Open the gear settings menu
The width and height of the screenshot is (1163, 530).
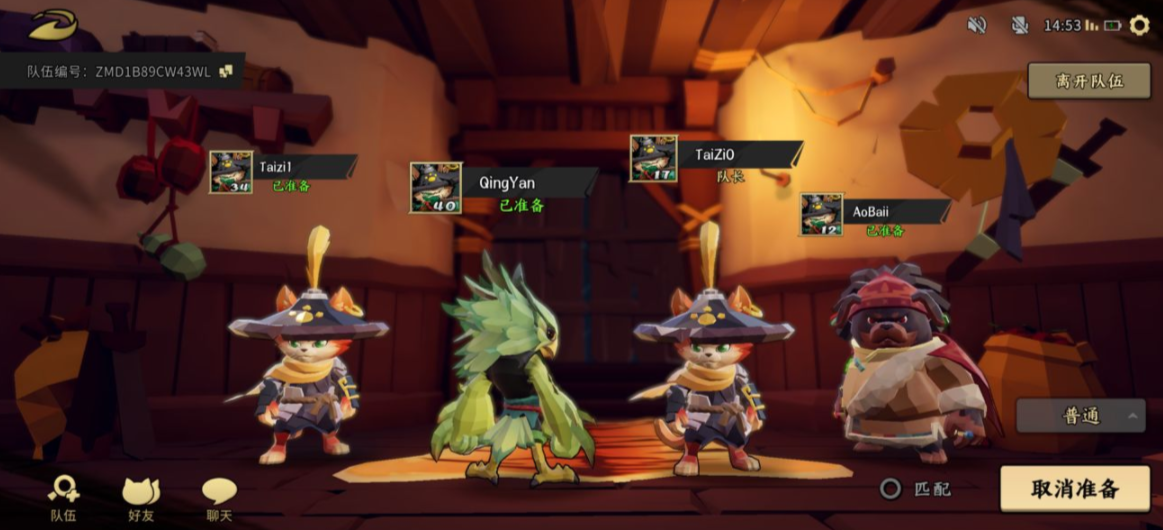point(1139,25)
